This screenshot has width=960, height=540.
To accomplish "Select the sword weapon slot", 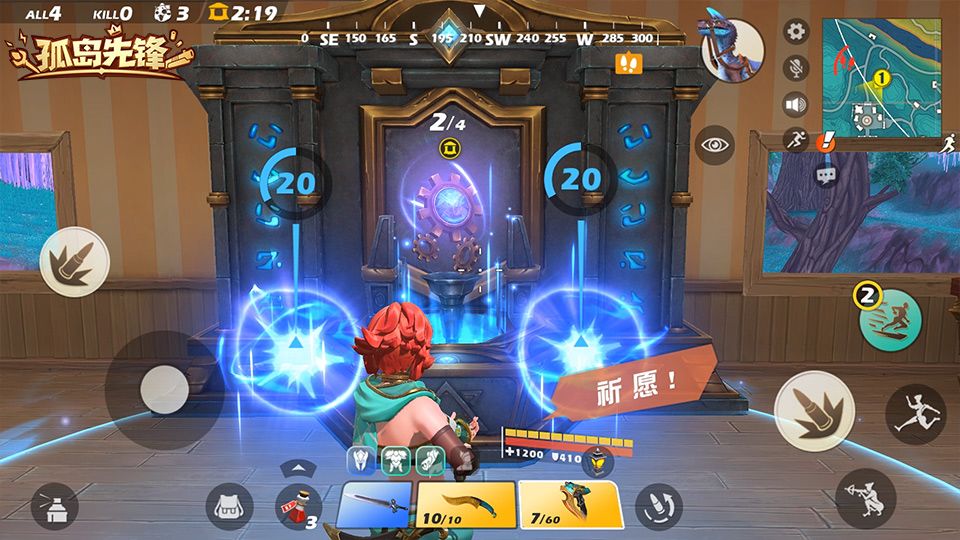I will (x=374, y=504).
